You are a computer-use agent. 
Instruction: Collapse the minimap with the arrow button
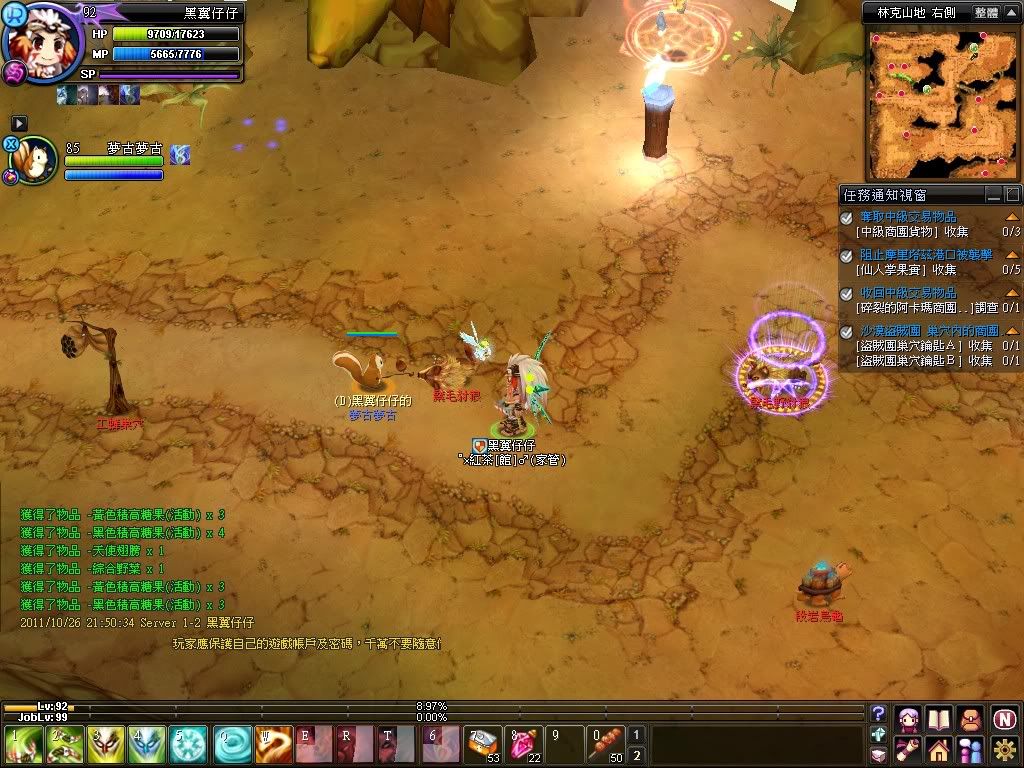(1012, 13)
